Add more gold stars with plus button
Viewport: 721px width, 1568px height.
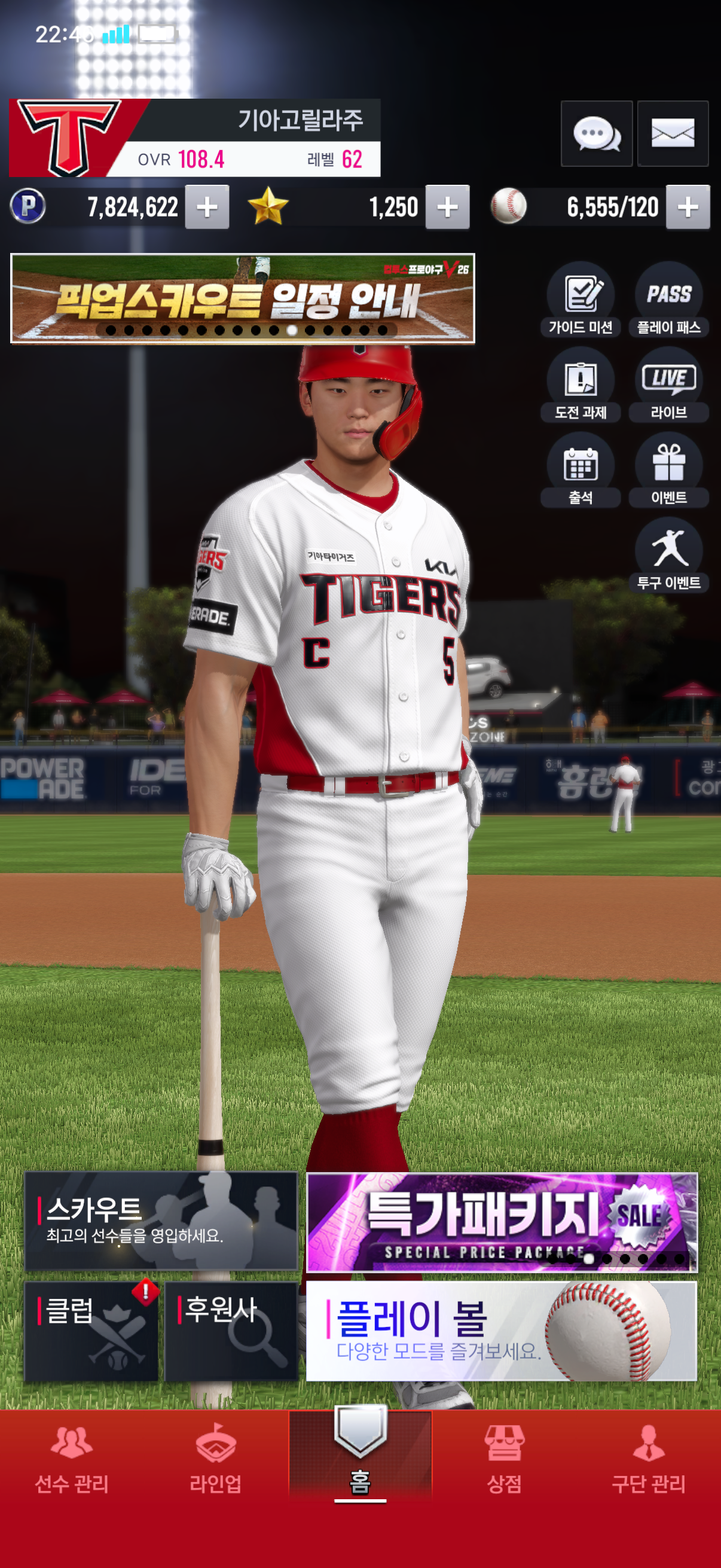click(447, 207)
